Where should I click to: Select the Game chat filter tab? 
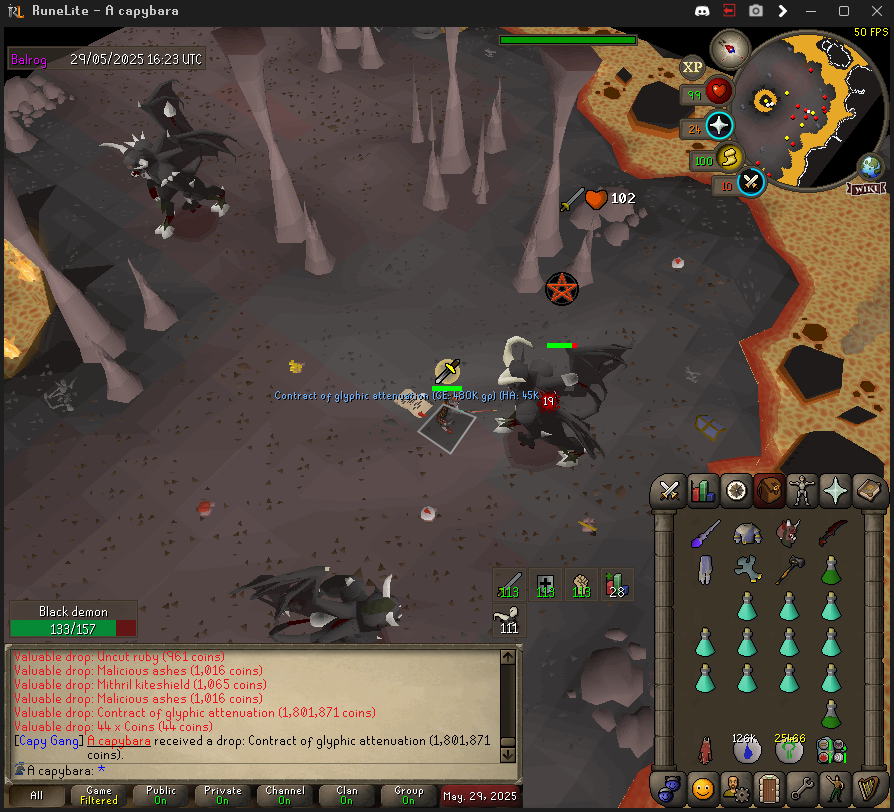pos(99,796)
